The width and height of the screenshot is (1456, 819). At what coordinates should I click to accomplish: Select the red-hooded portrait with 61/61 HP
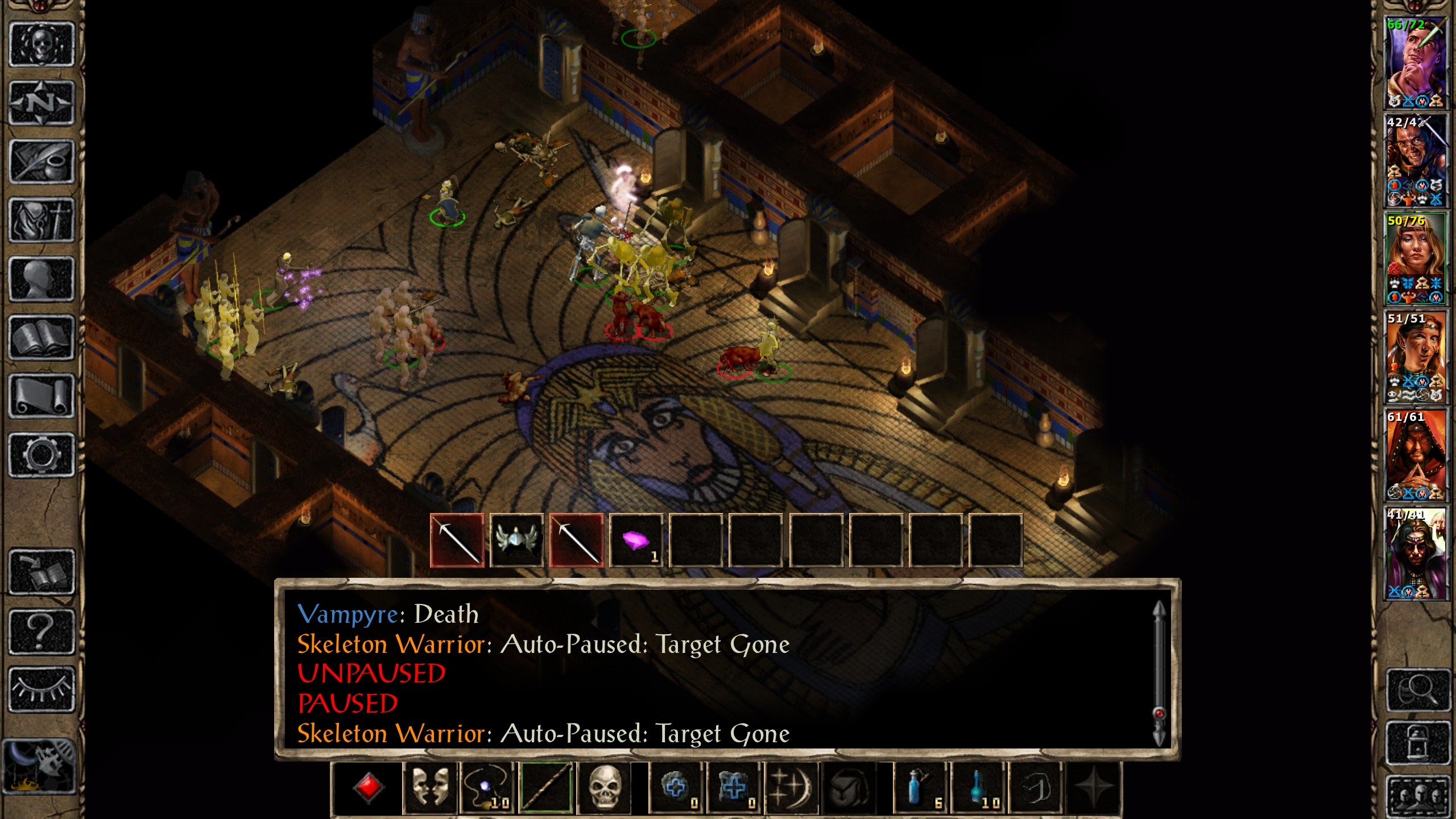point(1416,455)
